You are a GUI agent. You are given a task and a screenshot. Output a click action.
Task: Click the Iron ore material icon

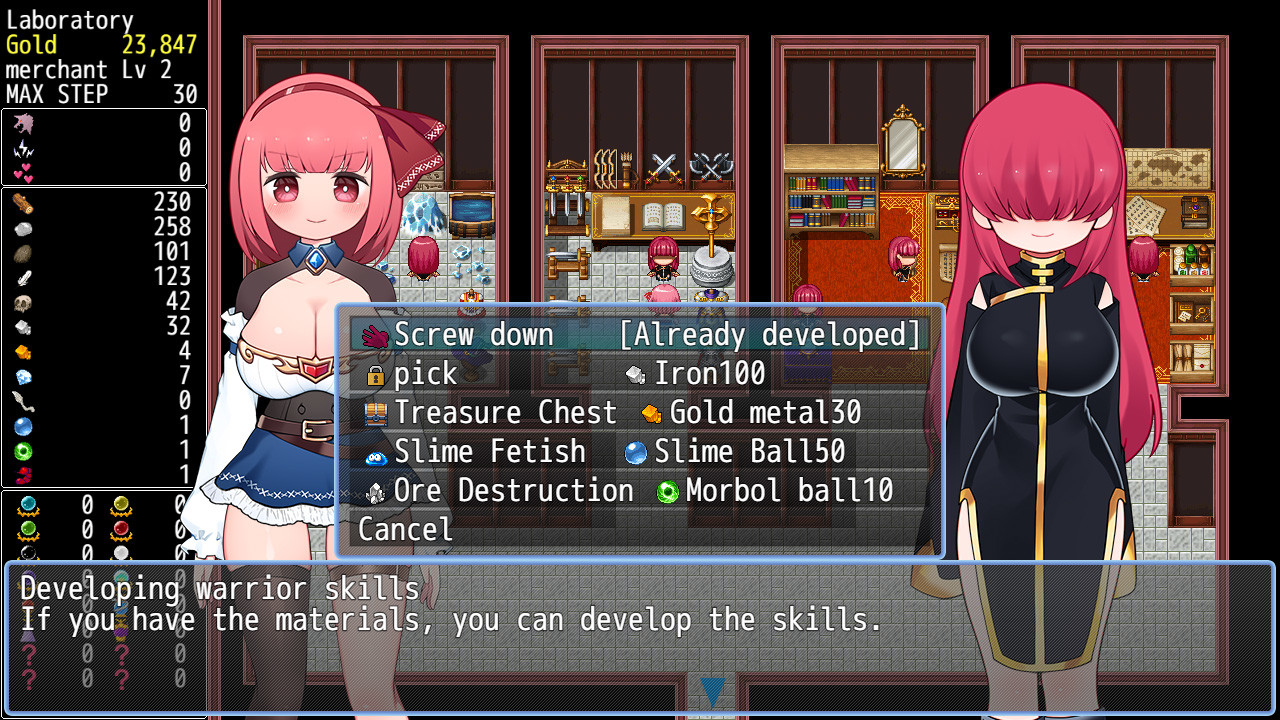pos(635,374)
